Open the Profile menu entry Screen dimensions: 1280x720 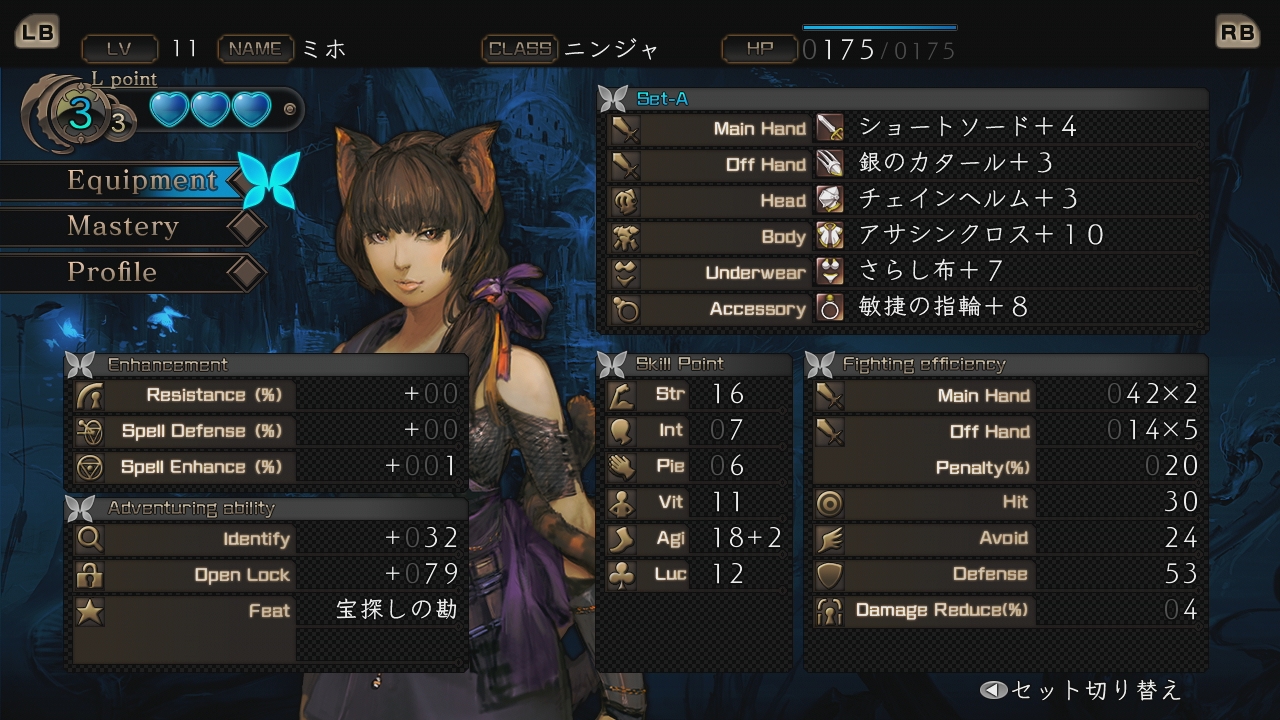(112, 272)
